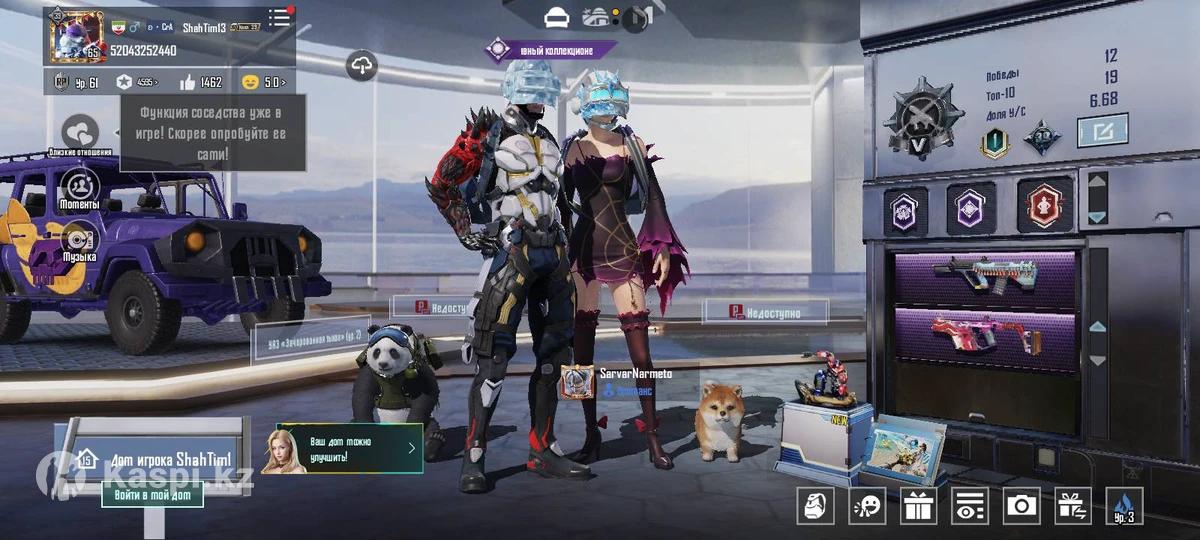The width and height of the screenshot is (1200, 540).
Task: Take a snapshot with the camera icon
Action: pyautogui.click(x=1021, y=506)
